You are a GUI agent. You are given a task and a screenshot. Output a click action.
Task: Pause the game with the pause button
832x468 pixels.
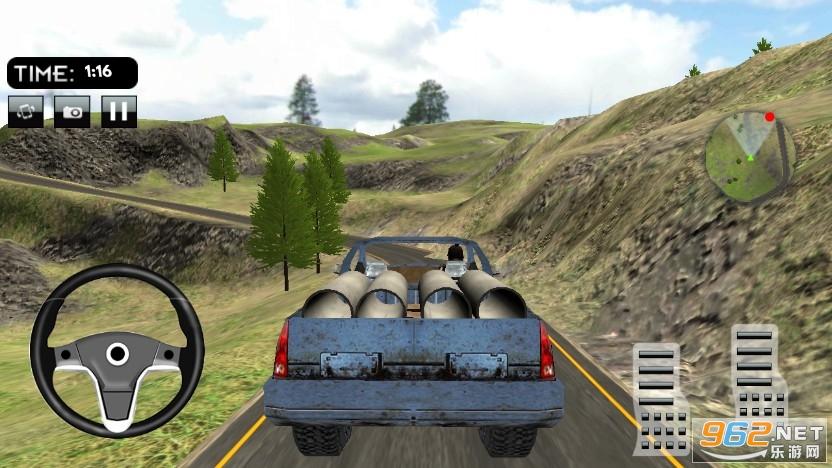pyautogui.click(x=119, y=110)
